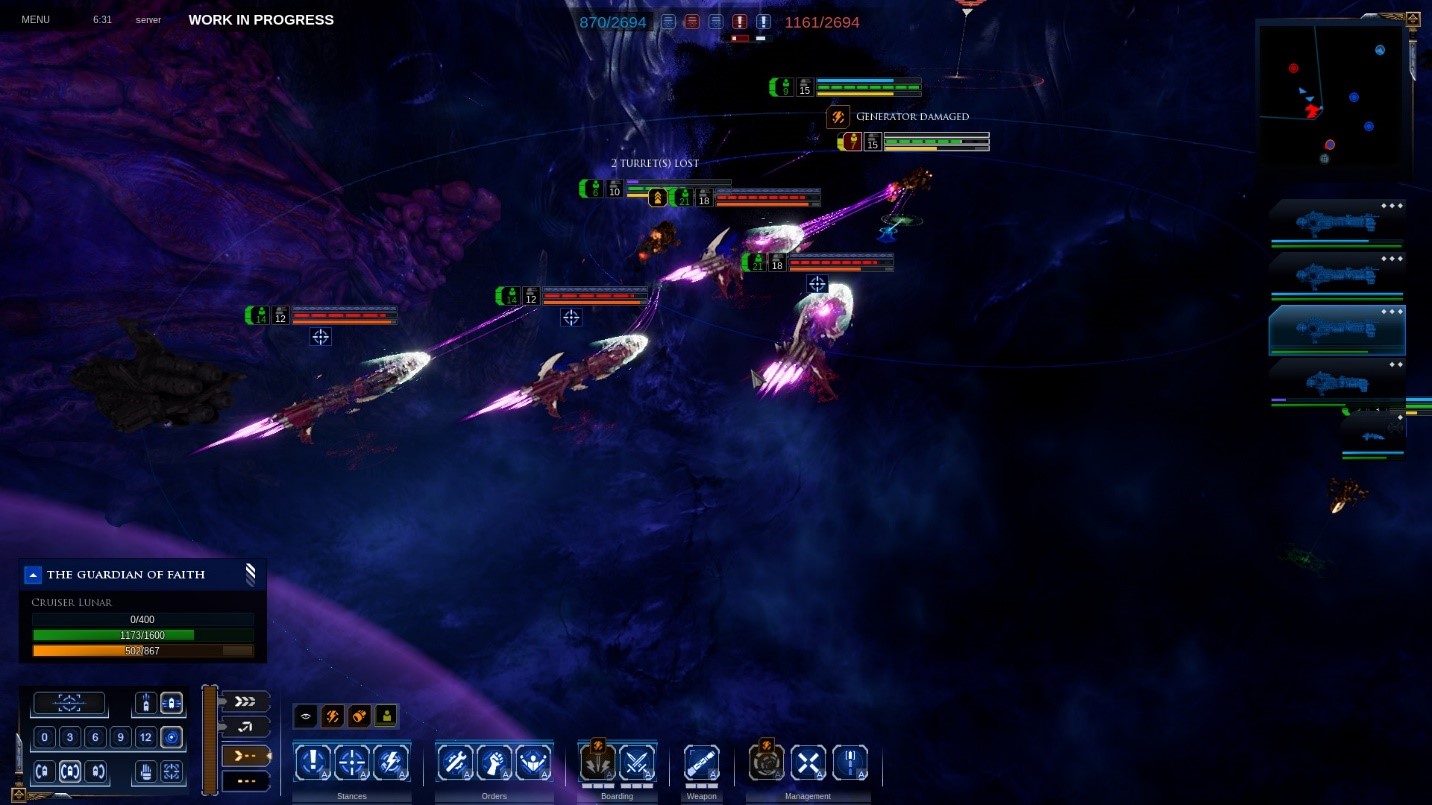Click the open hand hold button
Screen dimensions: 1432x805
[146, 771]
